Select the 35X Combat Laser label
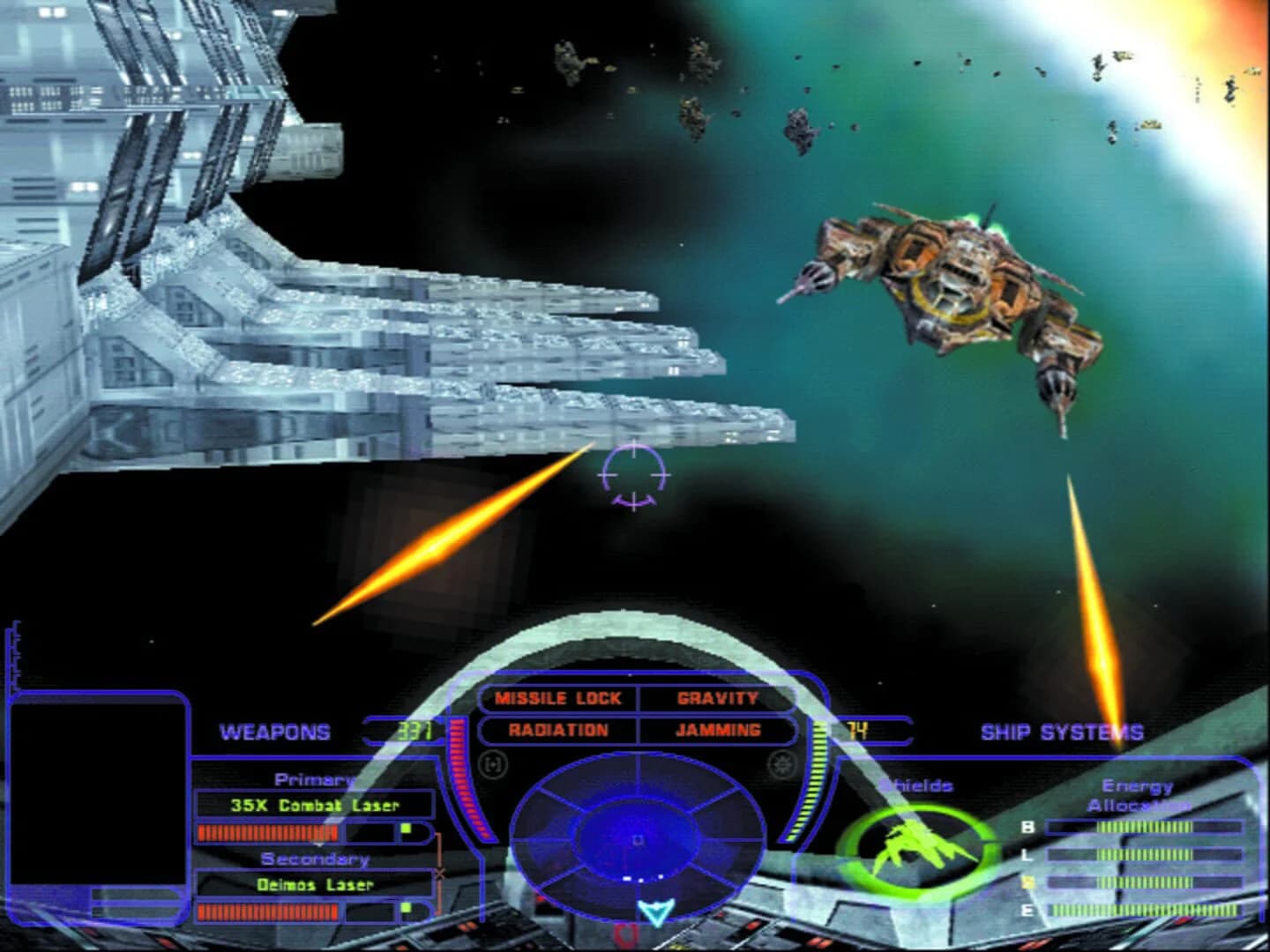Viewport: 1270px width, 952px height. [314, 804]
